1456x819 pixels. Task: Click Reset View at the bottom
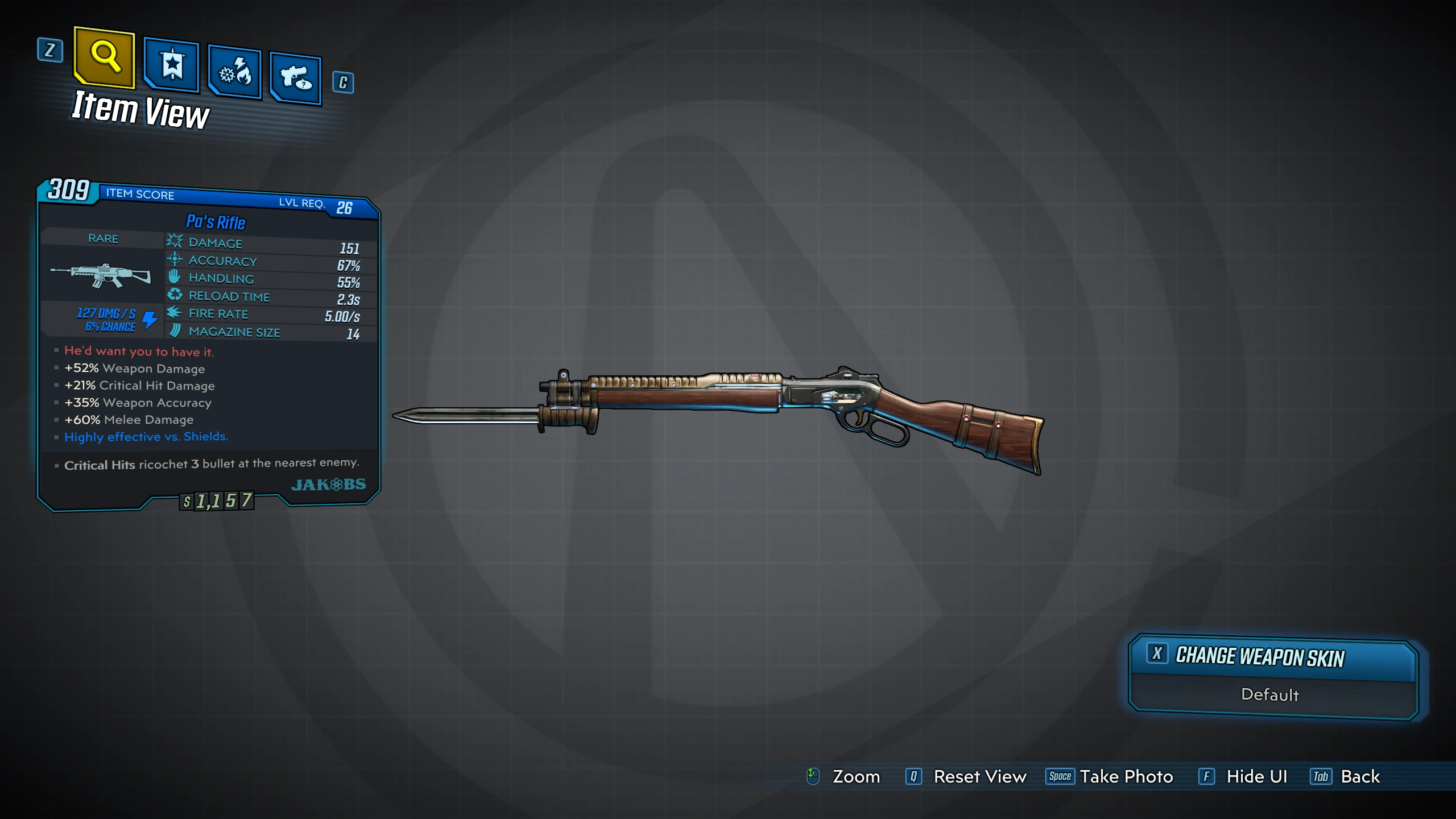tap(967, 776)
